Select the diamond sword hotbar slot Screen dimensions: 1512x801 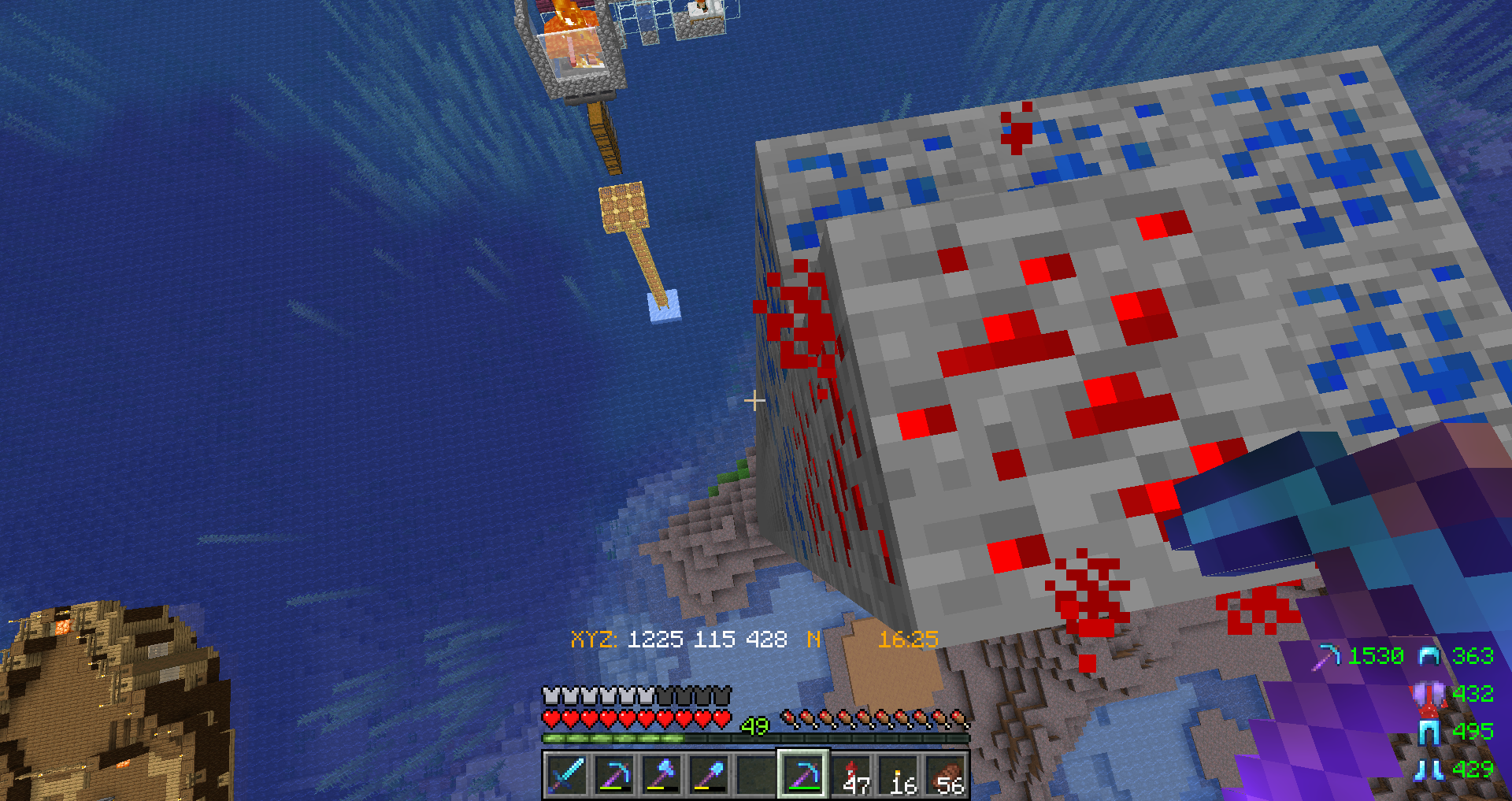(x=566, y=775)
